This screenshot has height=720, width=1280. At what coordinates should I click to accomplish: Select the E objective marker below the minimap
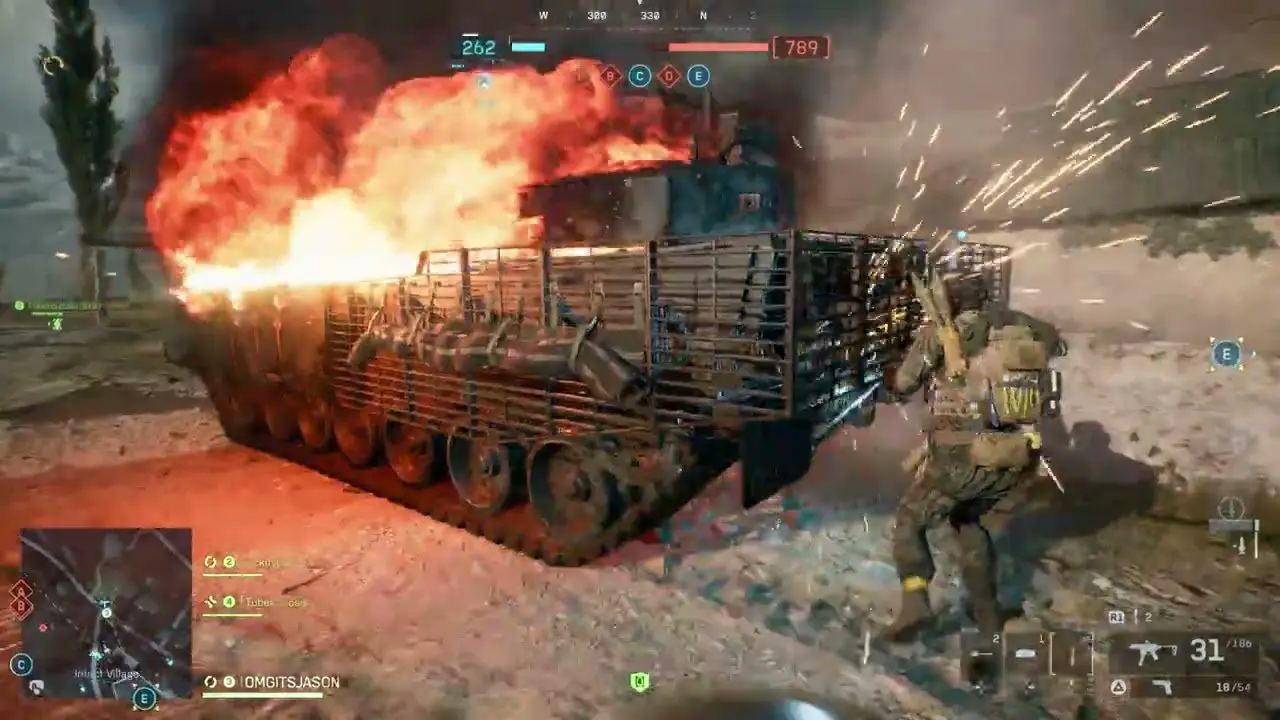[145, 698]
